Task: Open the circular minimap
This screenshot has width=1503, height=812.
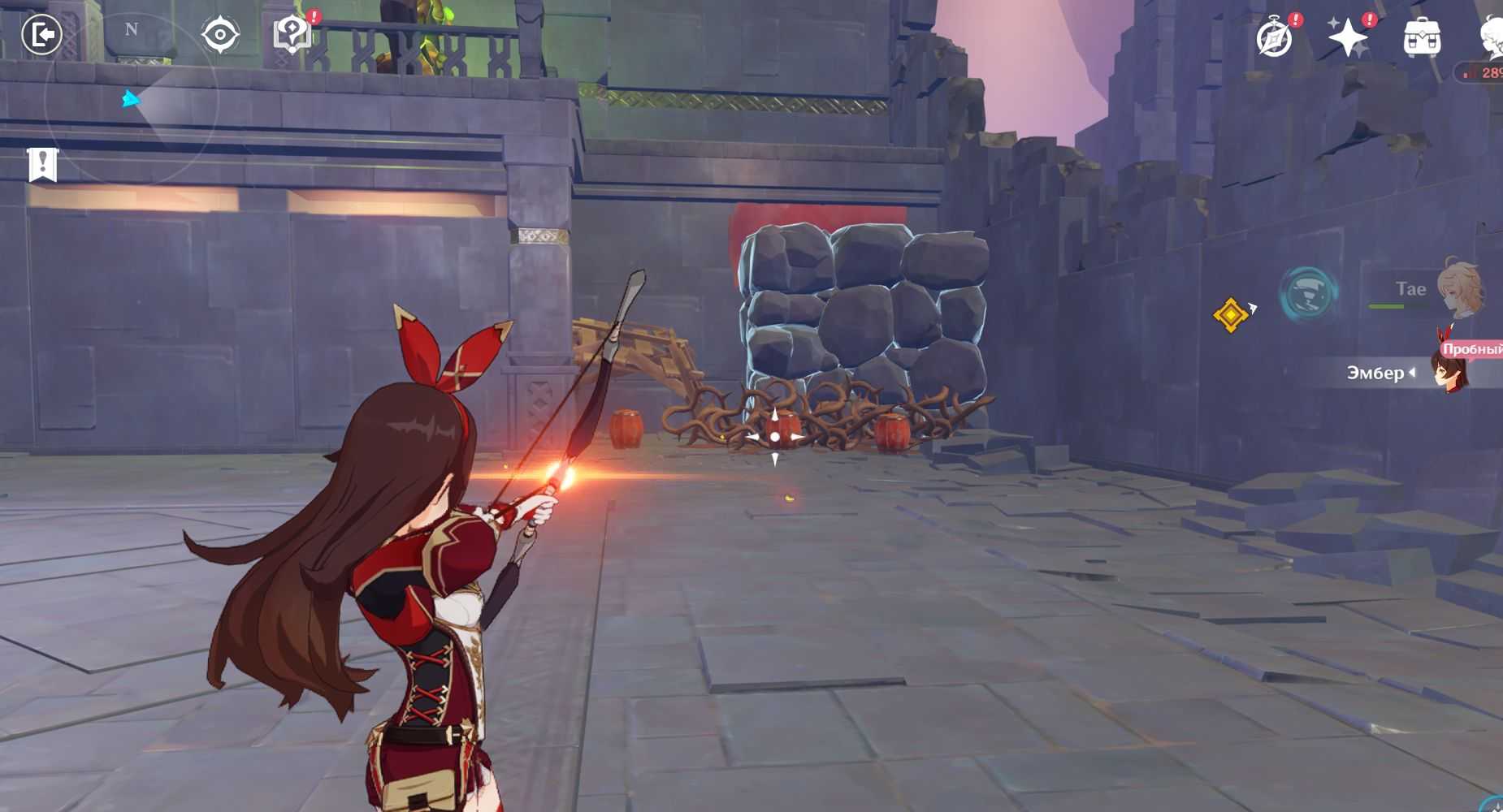Action: pyautogui.click(x=130, y=99)
